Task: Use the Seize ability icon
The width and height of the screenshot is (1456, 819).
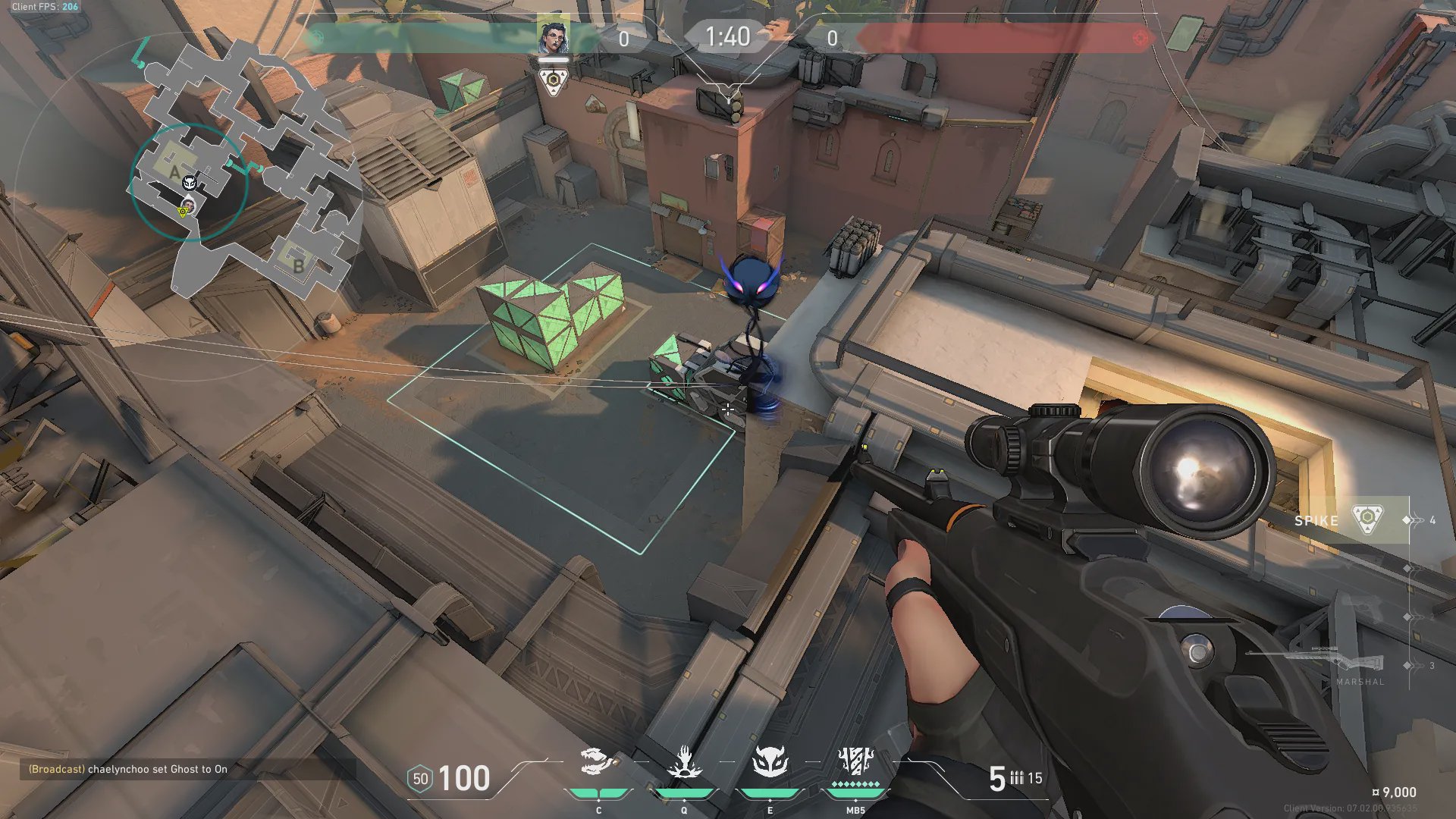Action: click(x=684, y=762)
